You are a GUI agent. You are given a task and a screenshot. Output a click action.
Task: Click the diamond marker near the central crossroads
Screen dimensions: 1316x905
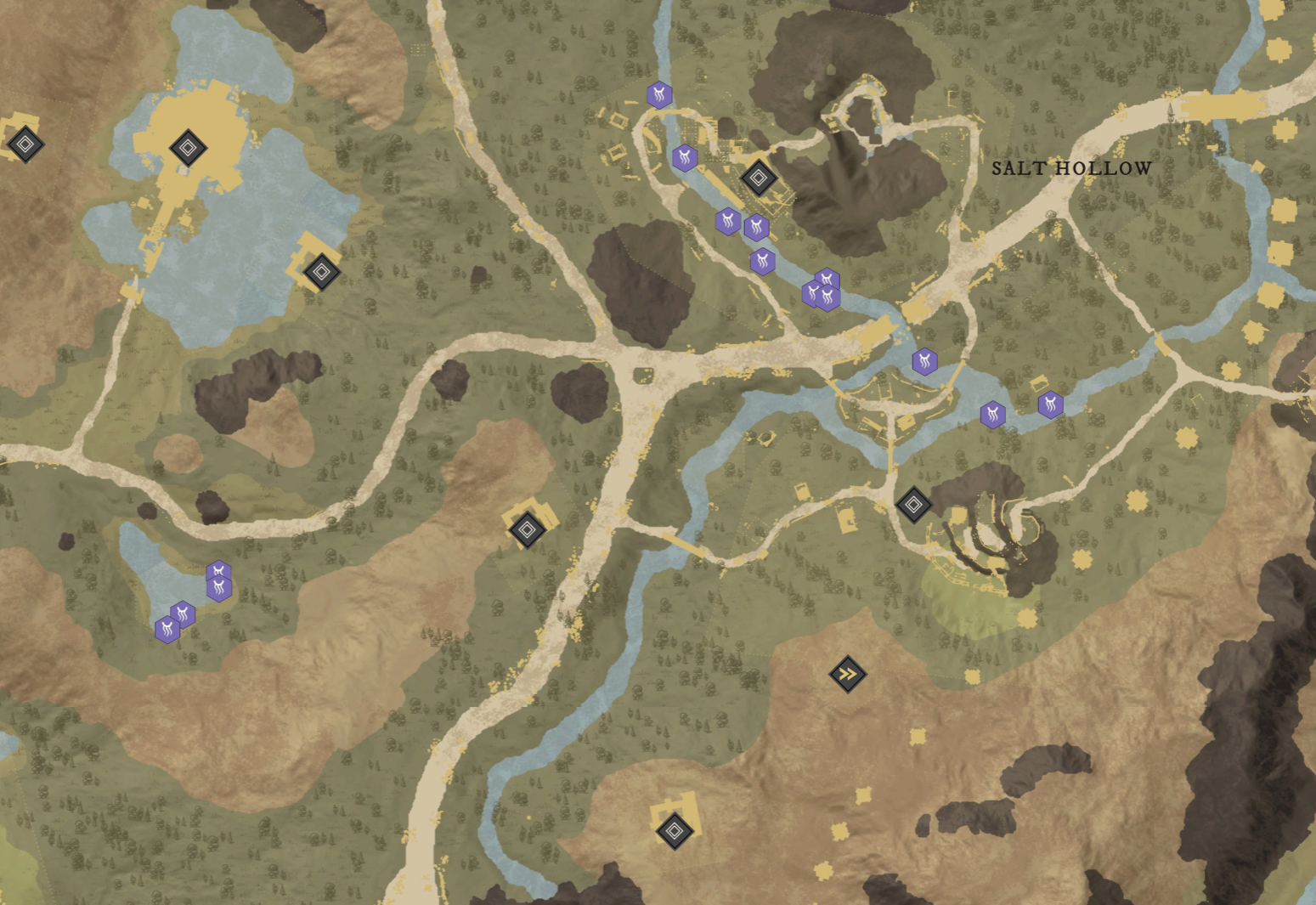(x=528, y=529)
